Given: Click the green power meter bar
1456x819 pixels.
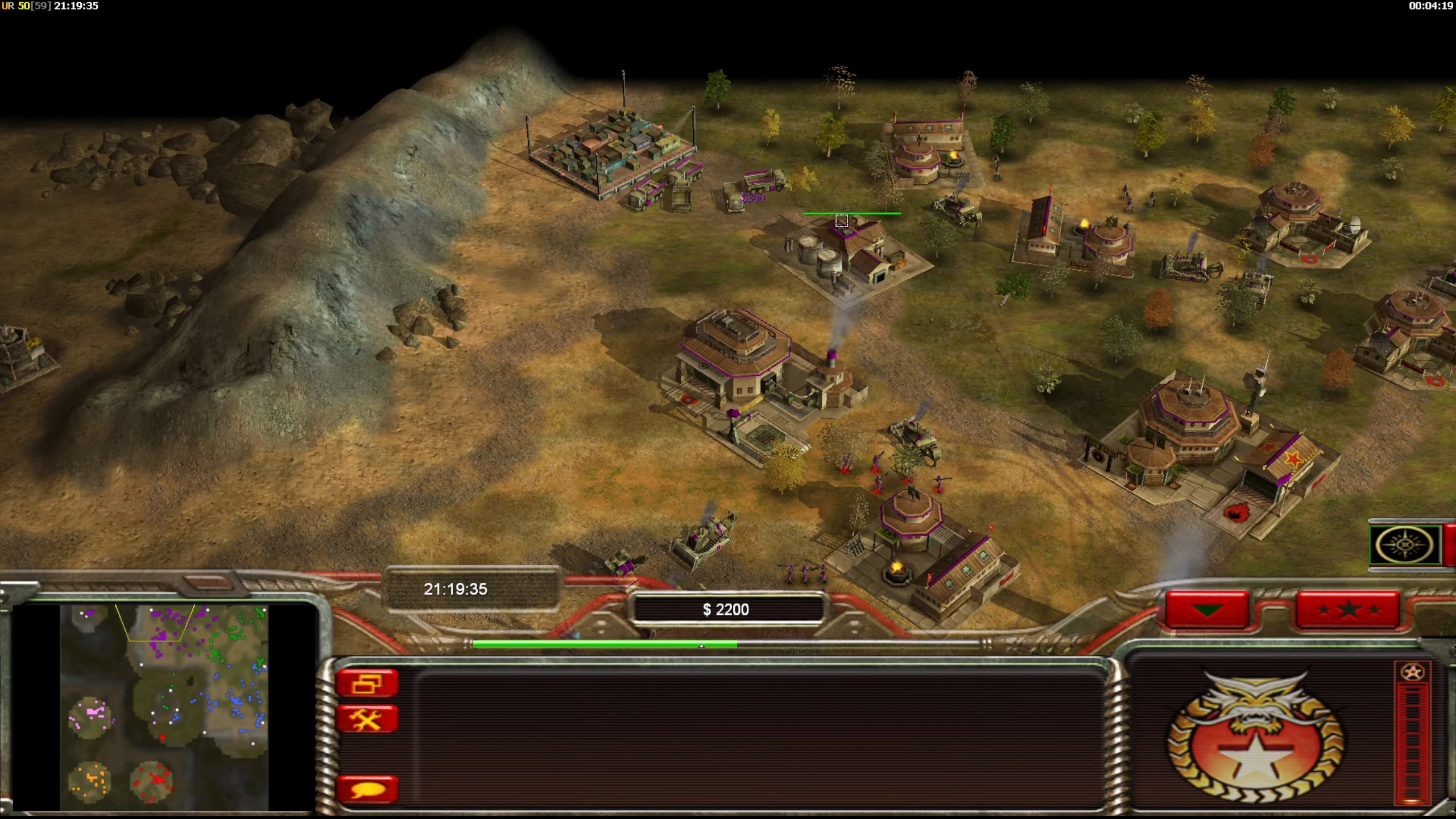Looking at the screenshot, I should click(x=603, y=644).
